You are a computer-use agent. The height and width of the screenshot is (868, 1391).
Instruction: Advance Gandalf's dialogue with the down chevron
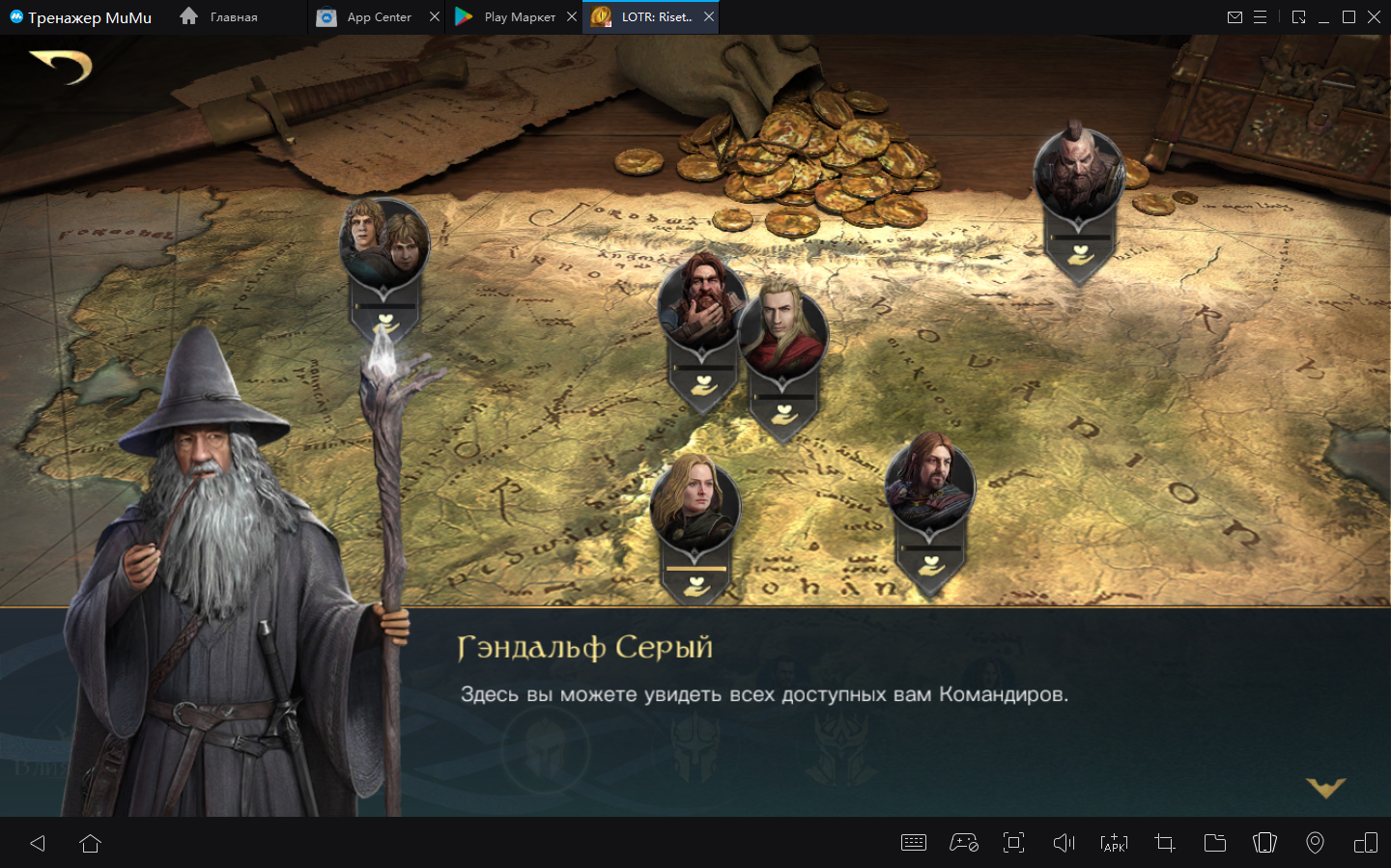(1325, 788)
